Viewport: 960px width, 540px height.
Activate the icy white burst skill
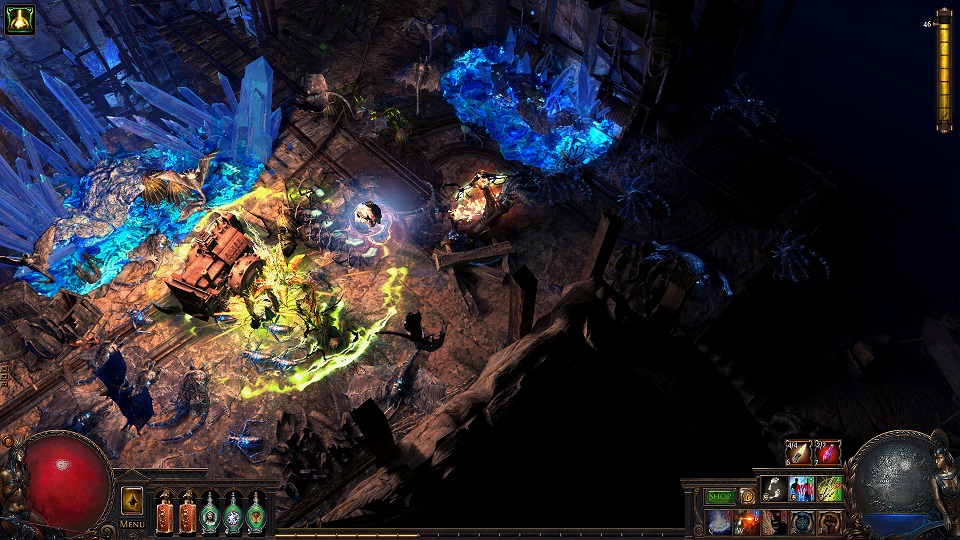719,522
